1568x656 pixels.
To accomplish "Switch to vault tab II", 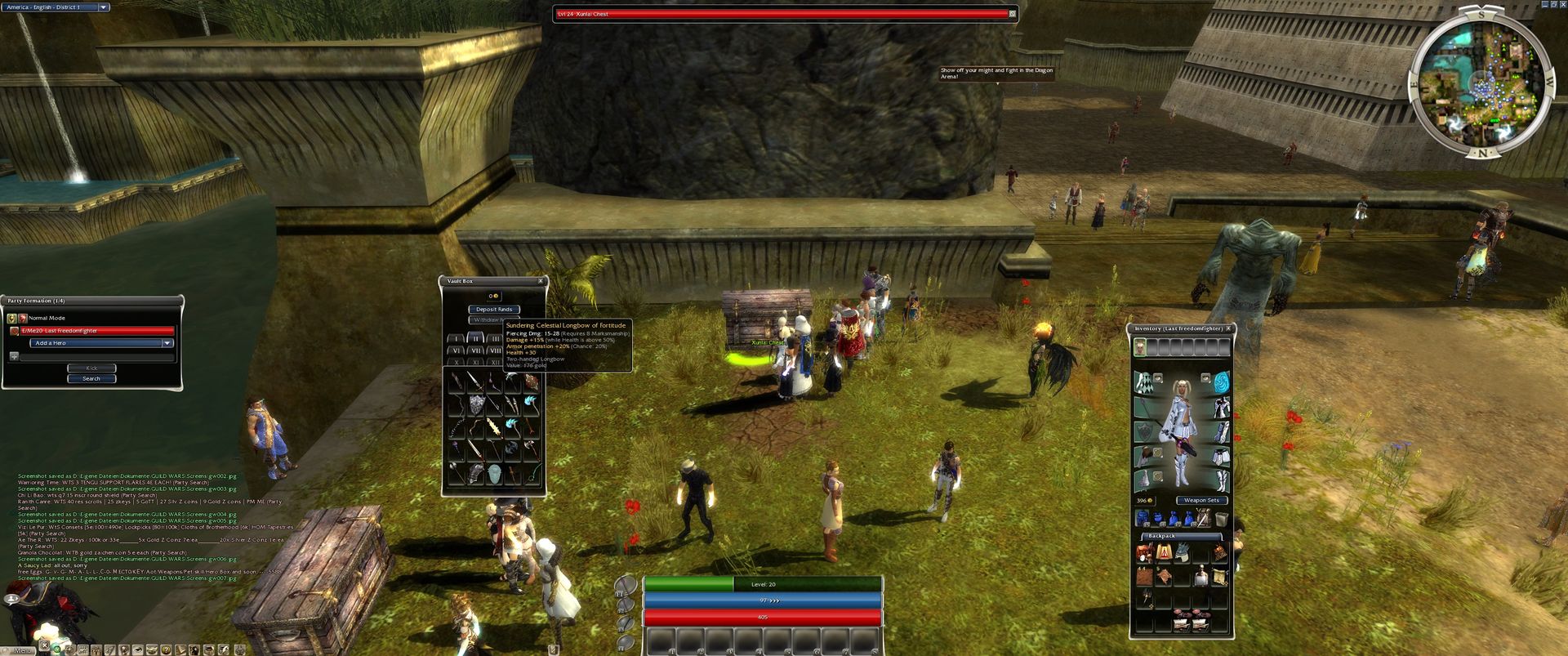I will 475,338.
